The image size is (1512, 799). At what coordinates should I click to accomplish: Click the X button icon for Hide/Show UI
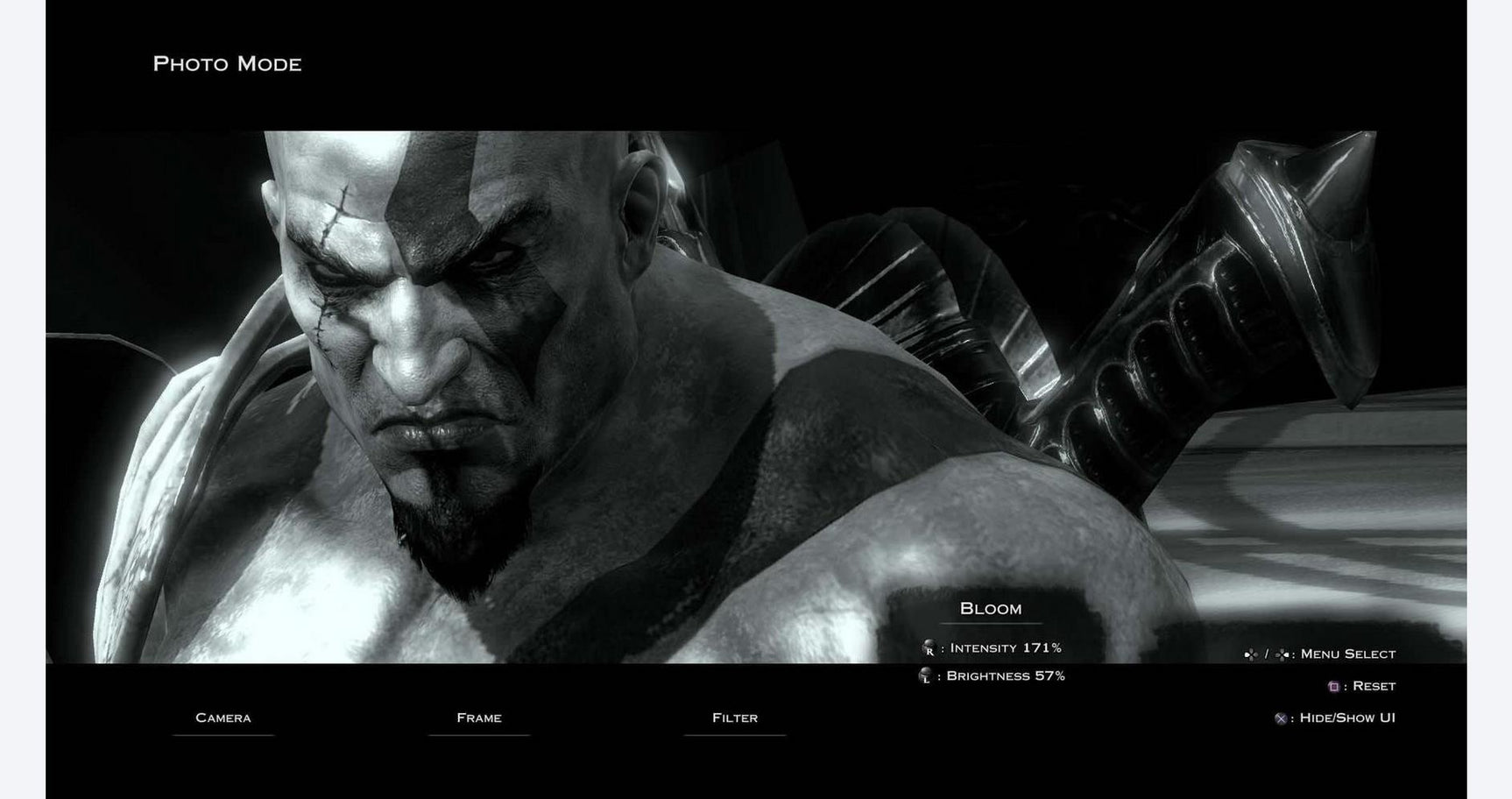click(x=1280, y=719)
